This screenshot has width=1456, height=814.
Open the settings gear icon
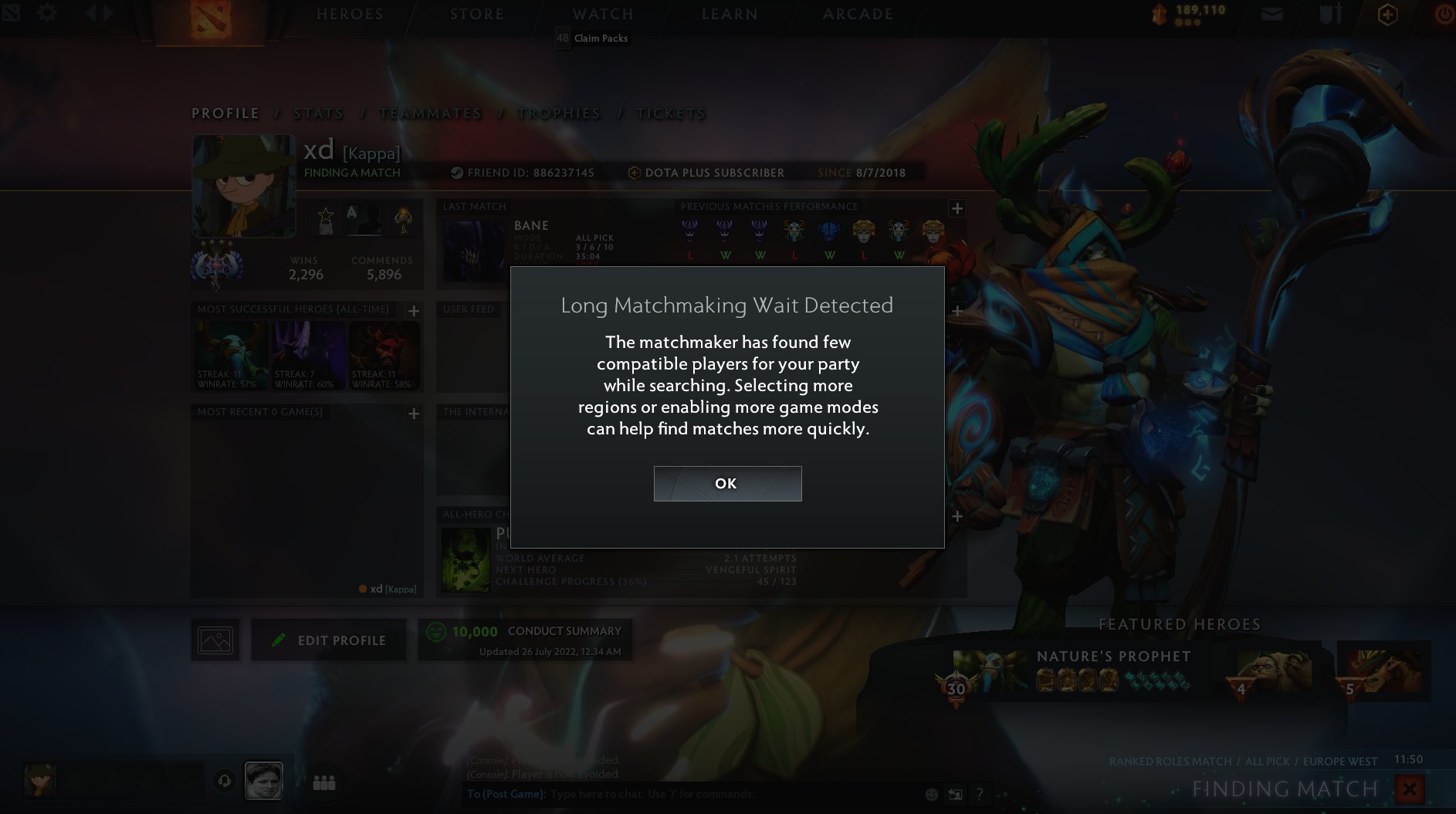[x=47, y=12]
